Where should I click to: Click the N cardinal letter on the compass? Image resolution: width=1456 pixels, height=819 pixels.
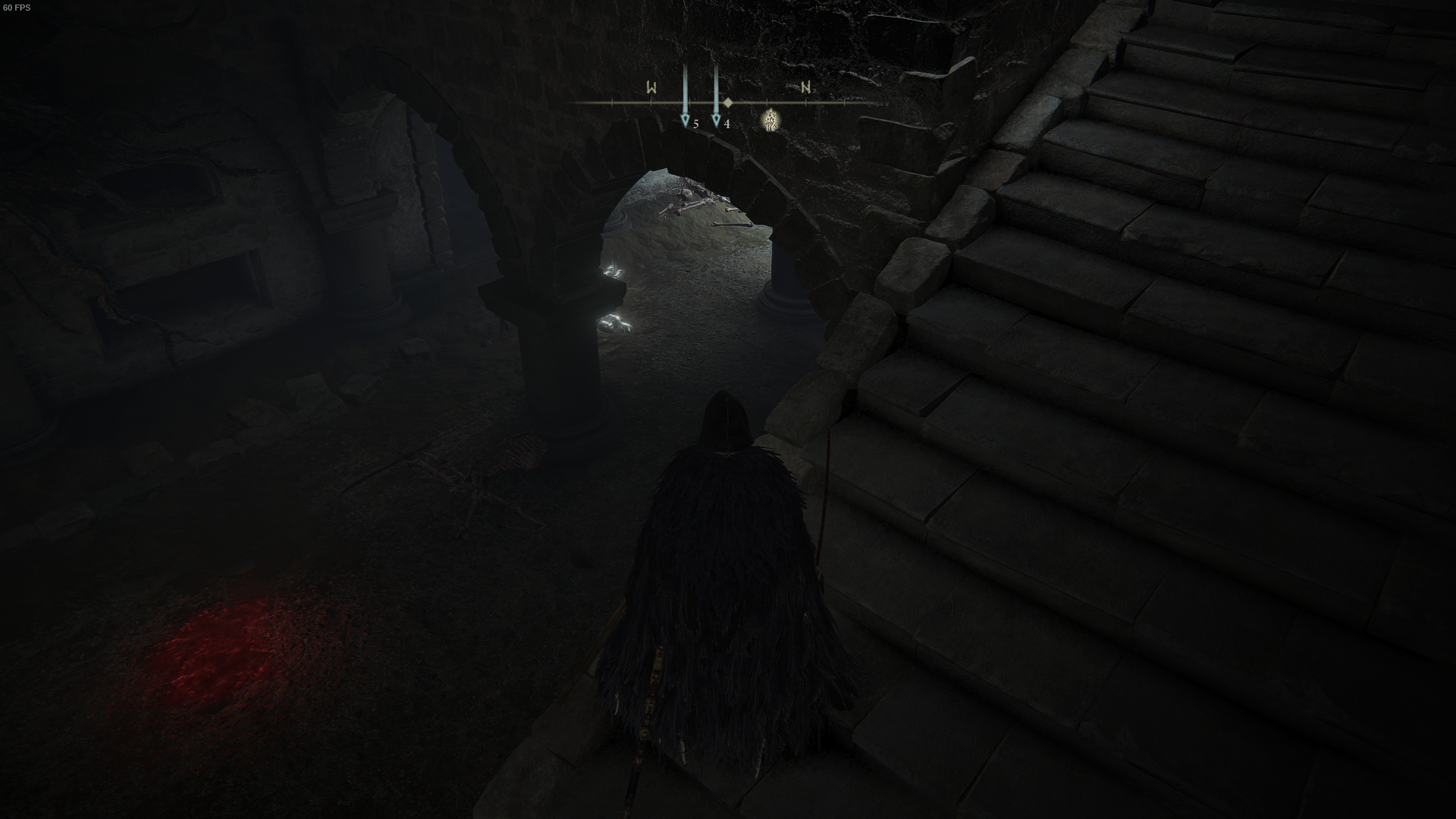pos(806,86)
